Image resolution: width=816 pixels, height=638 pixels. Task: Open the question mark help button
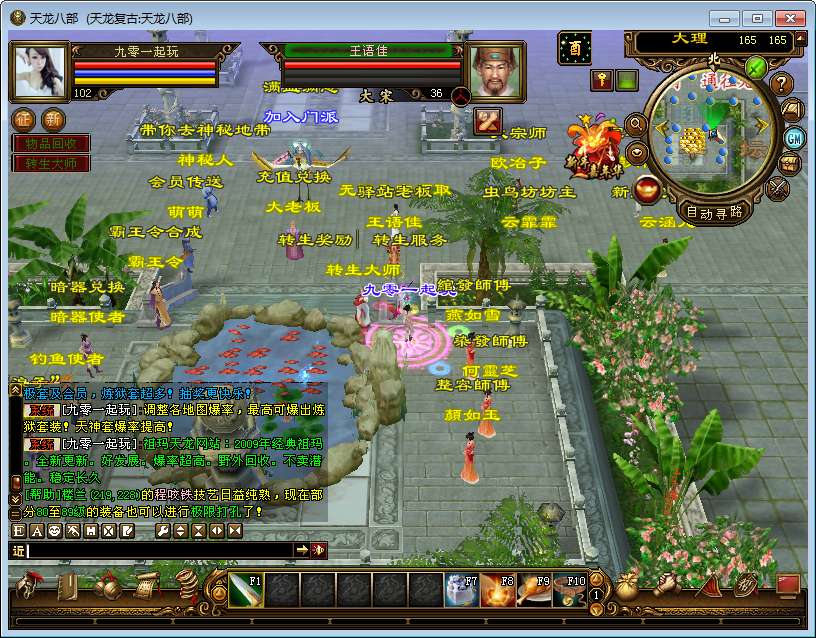(783, 84)
